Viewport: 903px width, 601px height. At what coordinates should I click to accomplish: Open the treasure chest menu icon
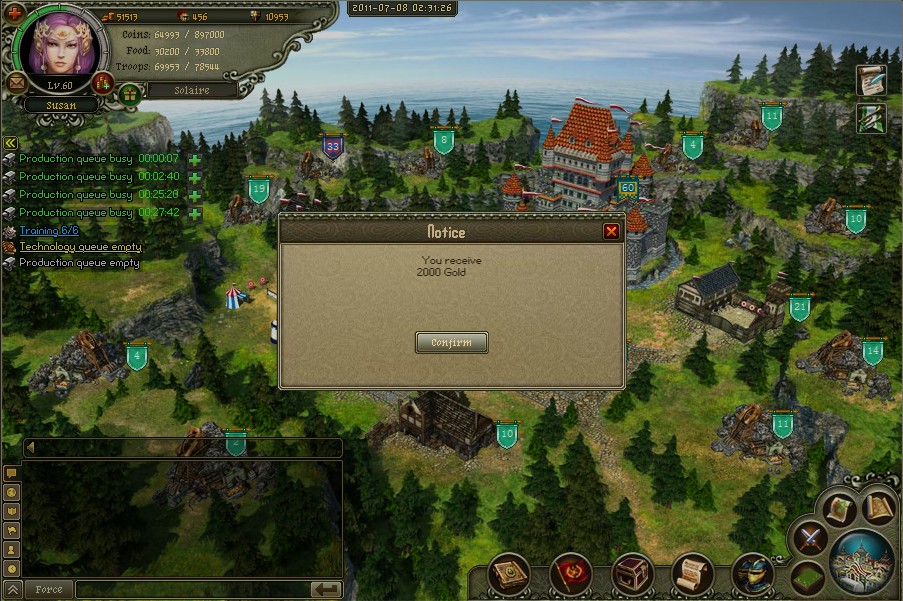(x=632, y=573)
